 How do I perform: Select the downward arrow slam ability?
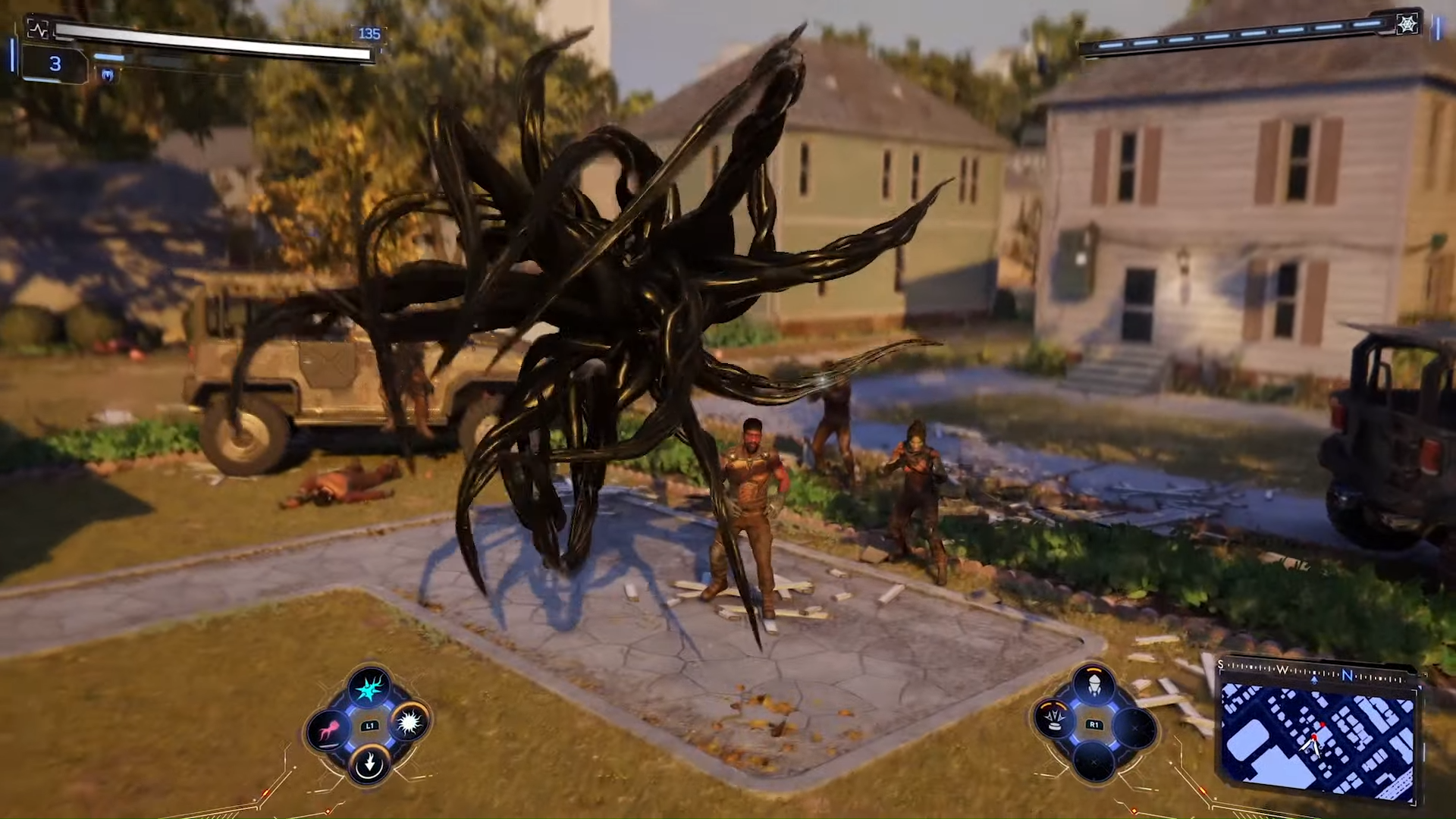point(370,763)
